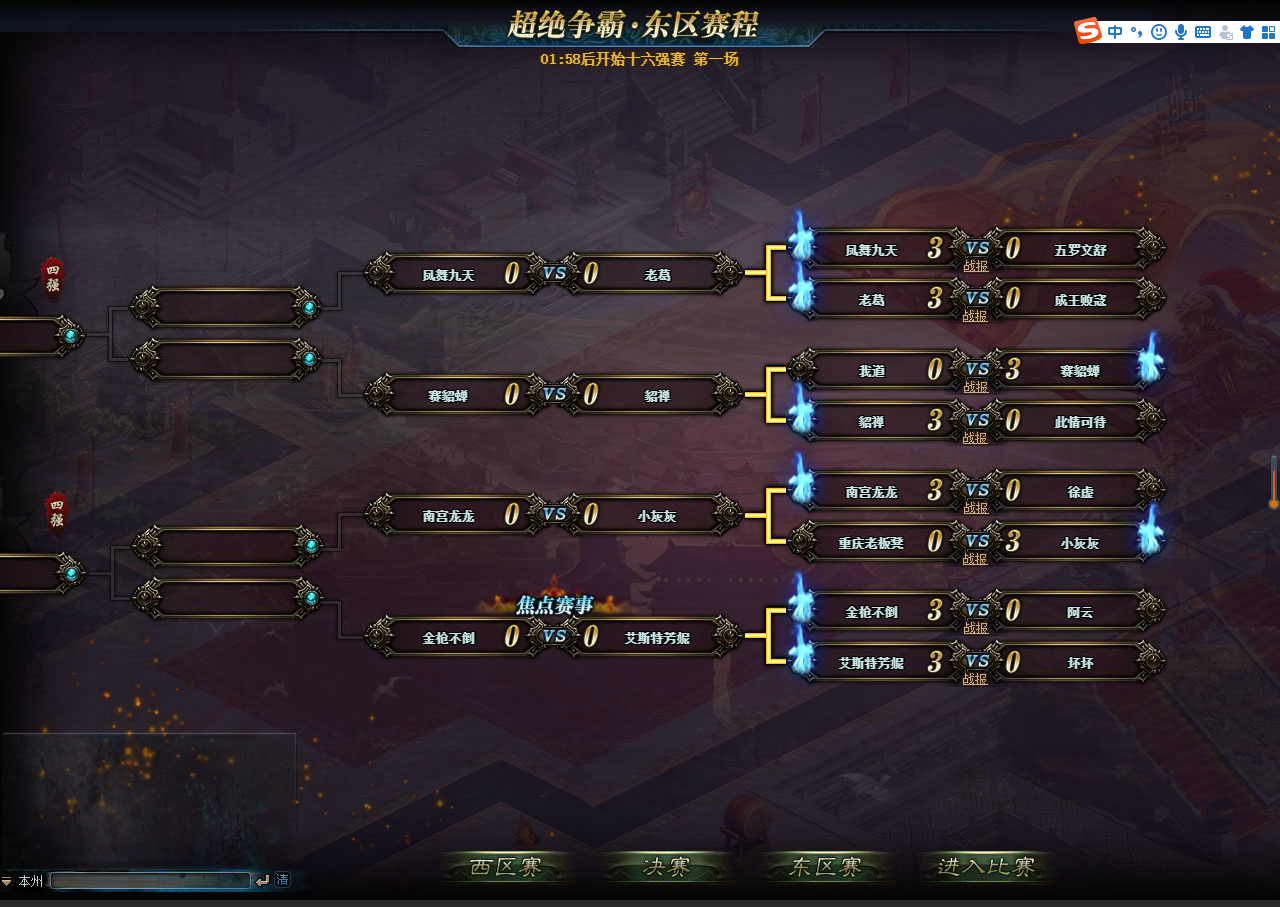Open 战报 for 重庆老板凳 vs 小灰灰

(975, 559)
